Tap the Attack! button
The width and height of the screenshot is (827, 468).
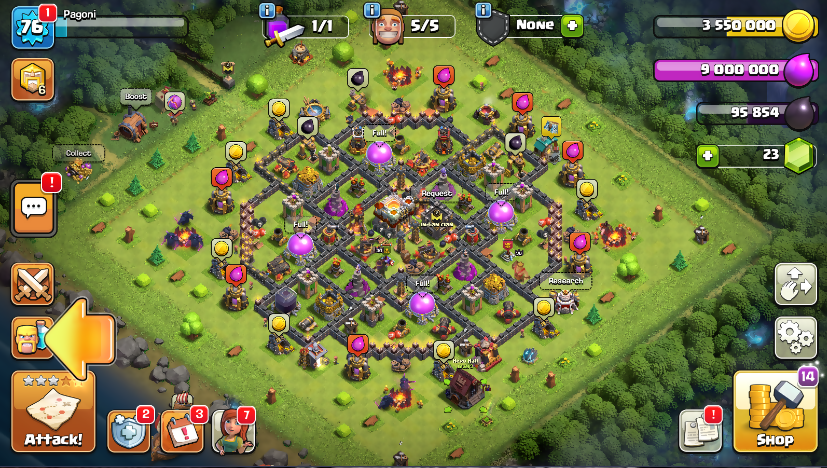tap(53, 413)
